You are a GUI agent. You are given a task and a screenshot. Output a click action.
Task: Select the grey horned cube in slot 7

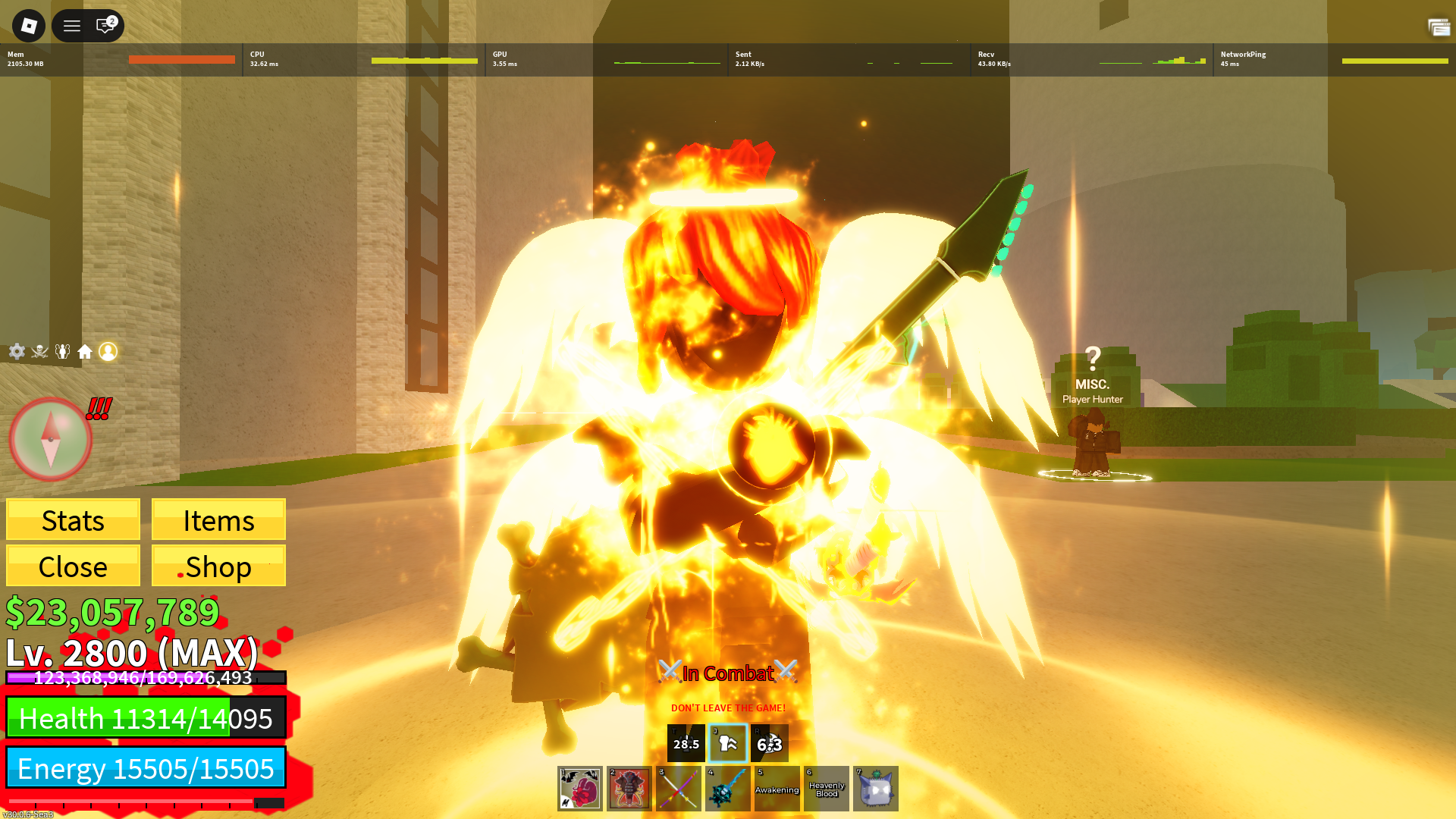point(876,789)
